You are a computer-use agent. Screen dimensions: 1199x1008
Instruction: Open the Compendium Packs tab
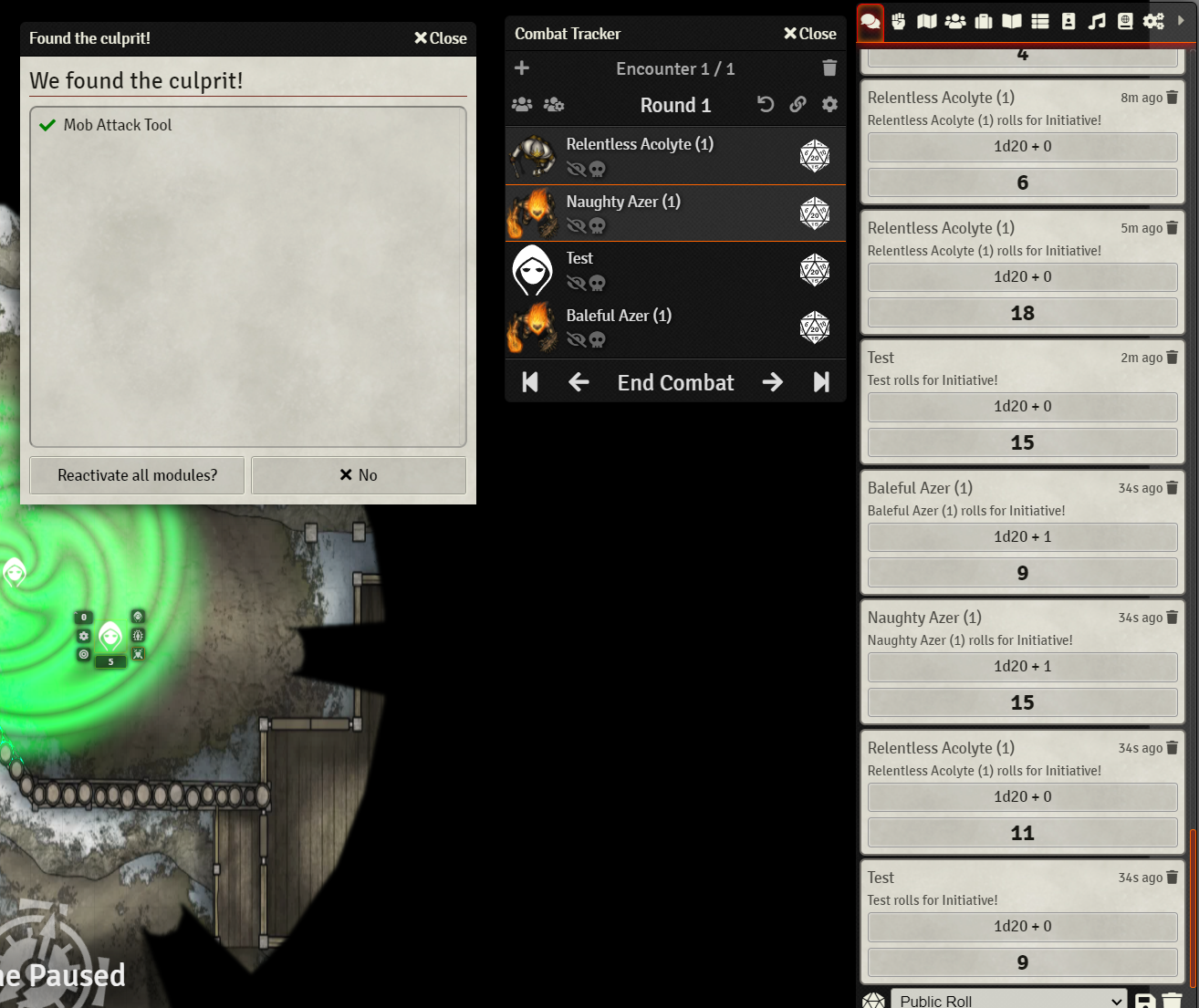[x=1124, y=21]
